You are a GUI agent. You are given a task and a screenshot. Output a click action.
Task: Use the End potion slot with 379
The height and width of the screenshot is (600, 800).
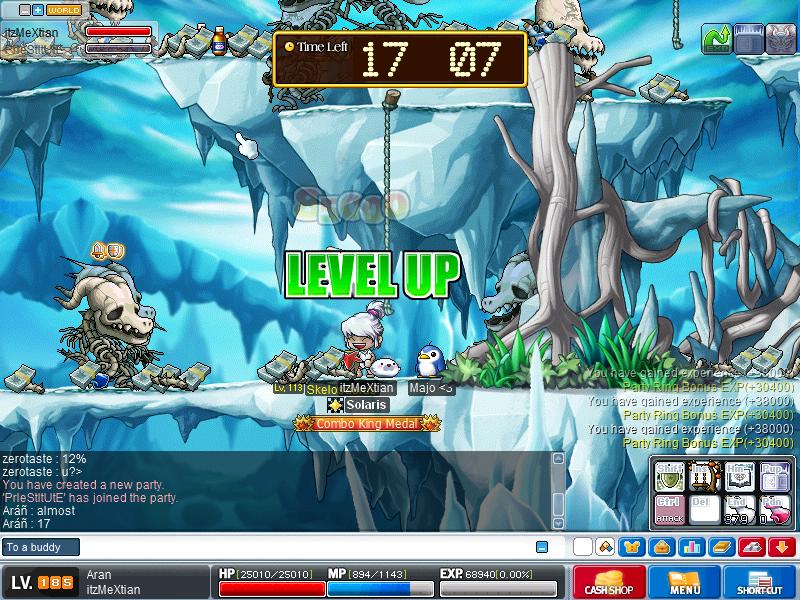(x=739, y=508)
